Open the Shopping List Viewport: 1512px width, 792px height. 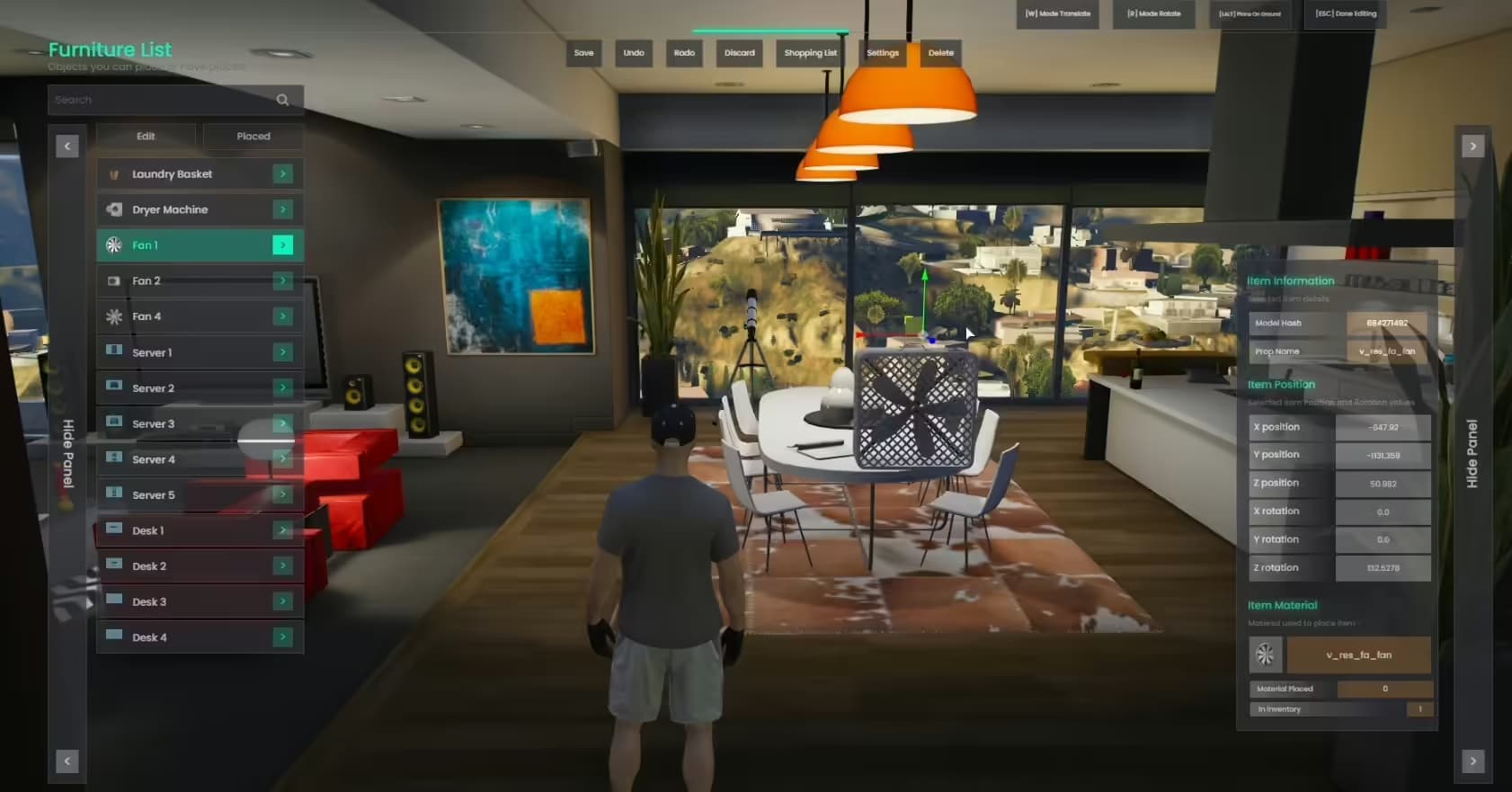point(810,53)
